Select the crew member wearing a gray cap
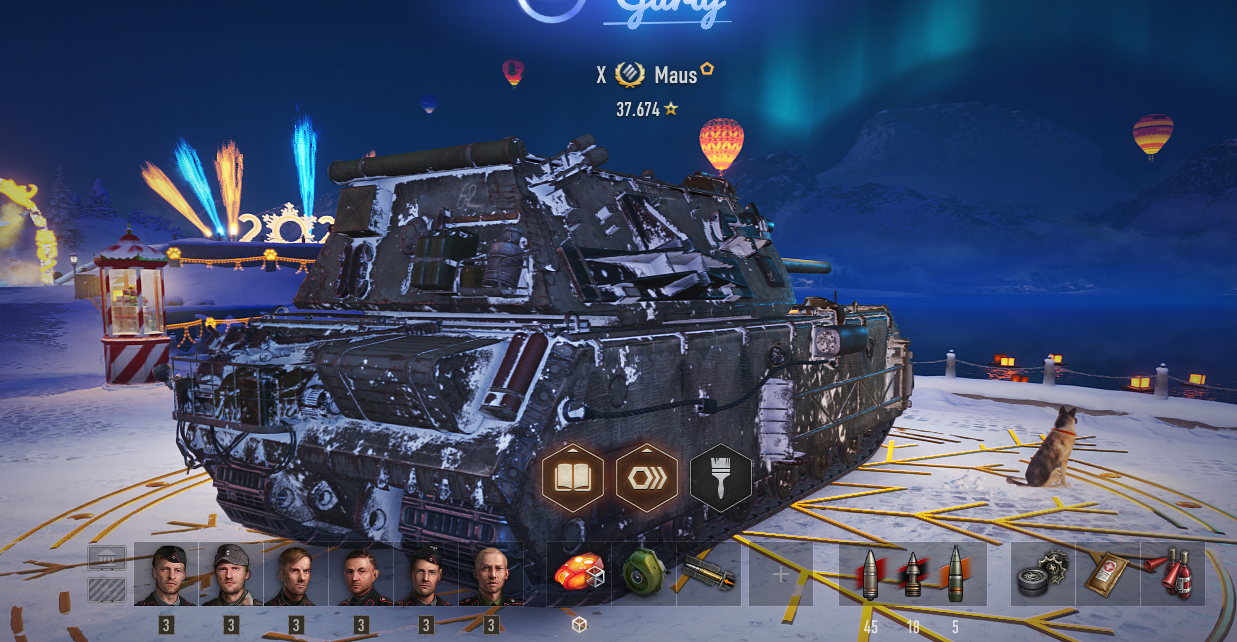Screen dimensions: 1237x642 click(231, 575)
